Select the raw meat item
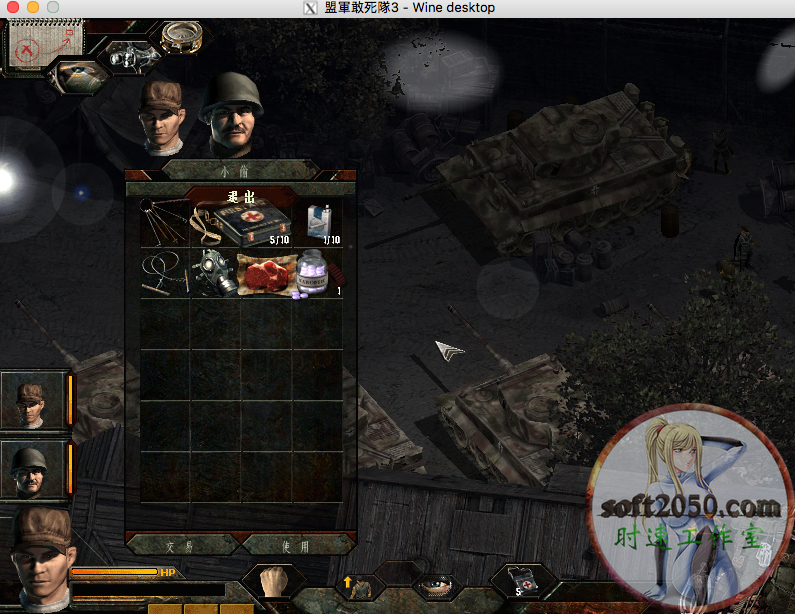 pyautogui.click(x=265, y=273)
